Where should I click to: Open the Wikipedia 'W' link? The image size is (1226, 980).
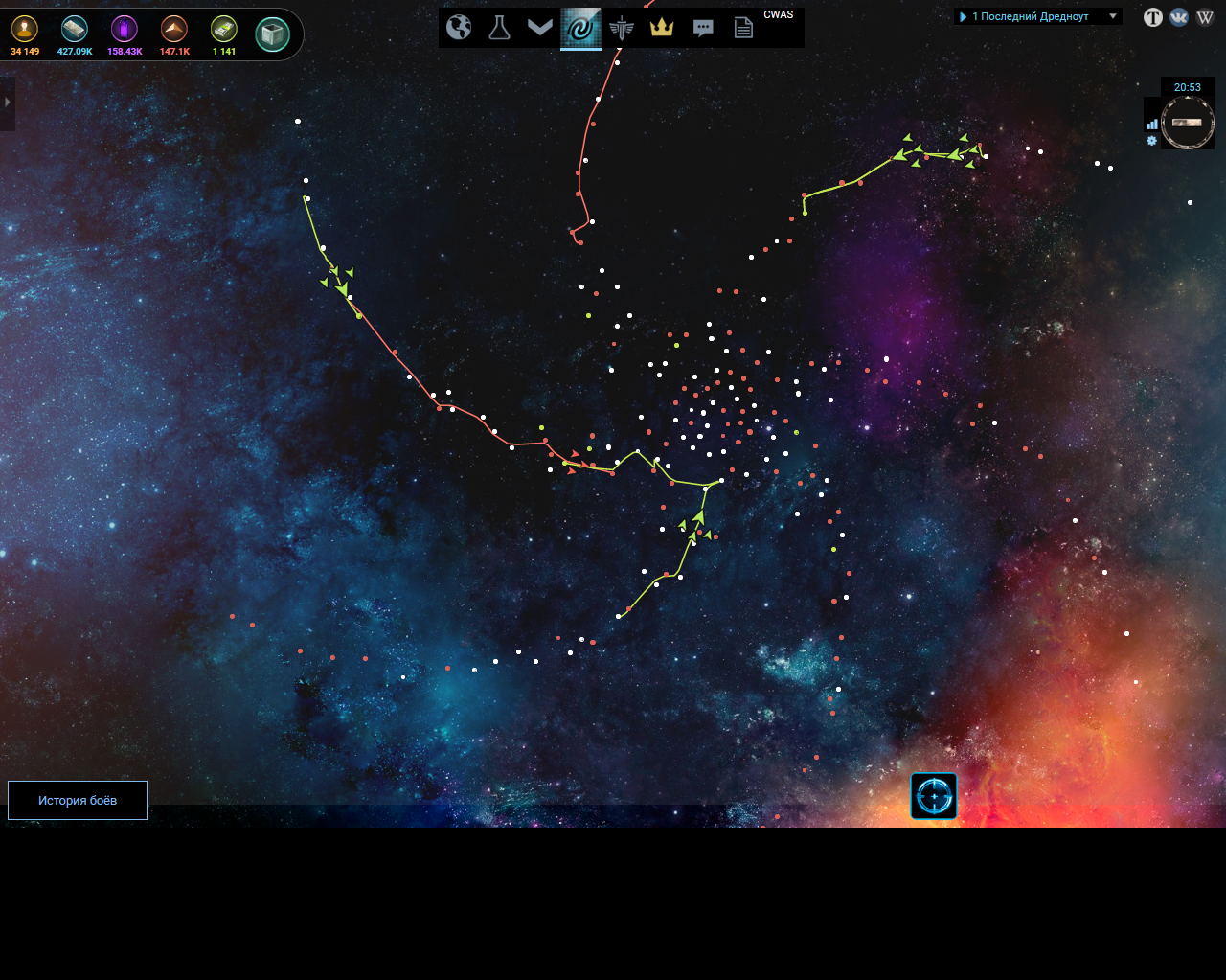(1205, 17)
